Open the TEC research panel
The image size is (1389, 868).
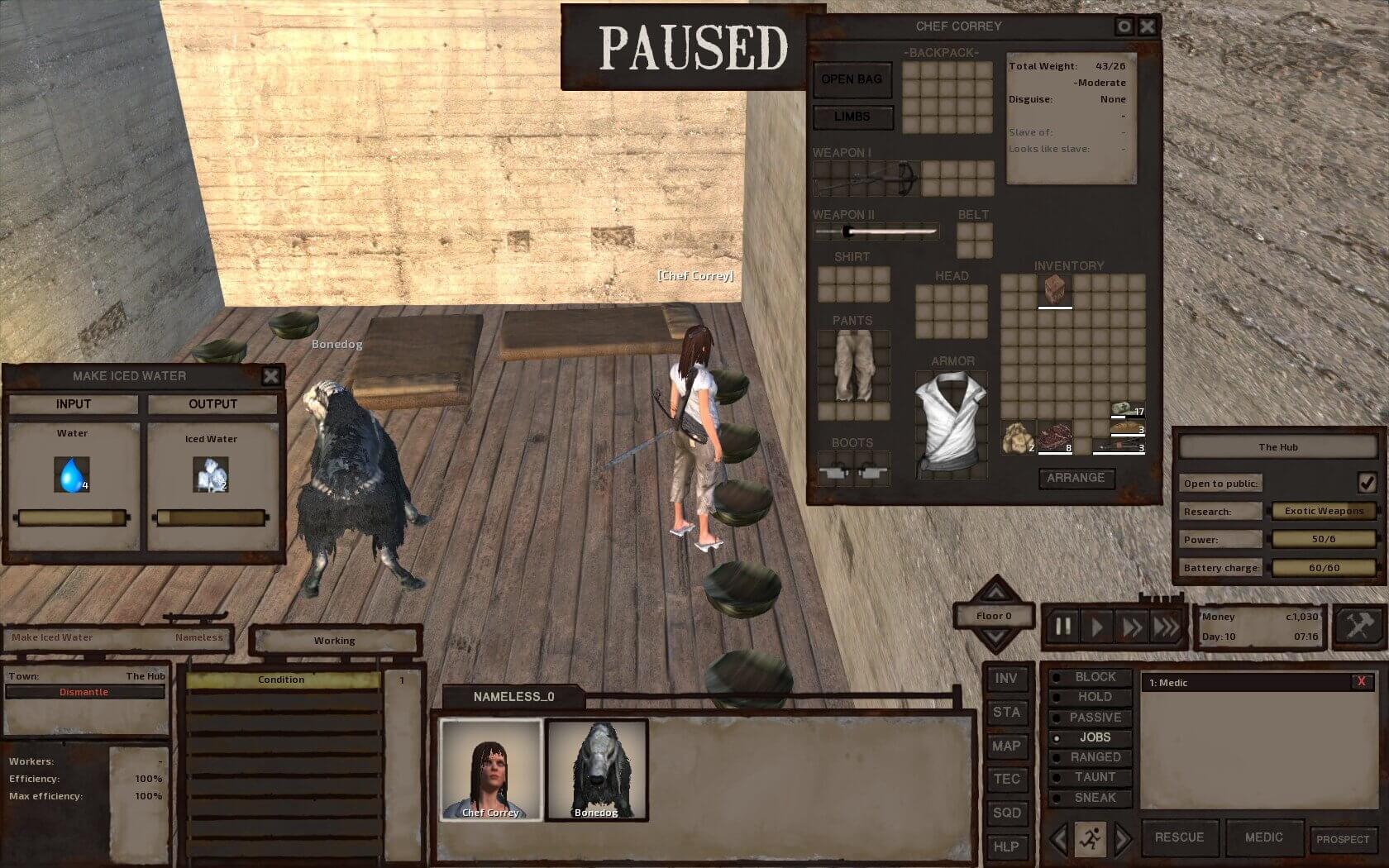click(1005, 779)
